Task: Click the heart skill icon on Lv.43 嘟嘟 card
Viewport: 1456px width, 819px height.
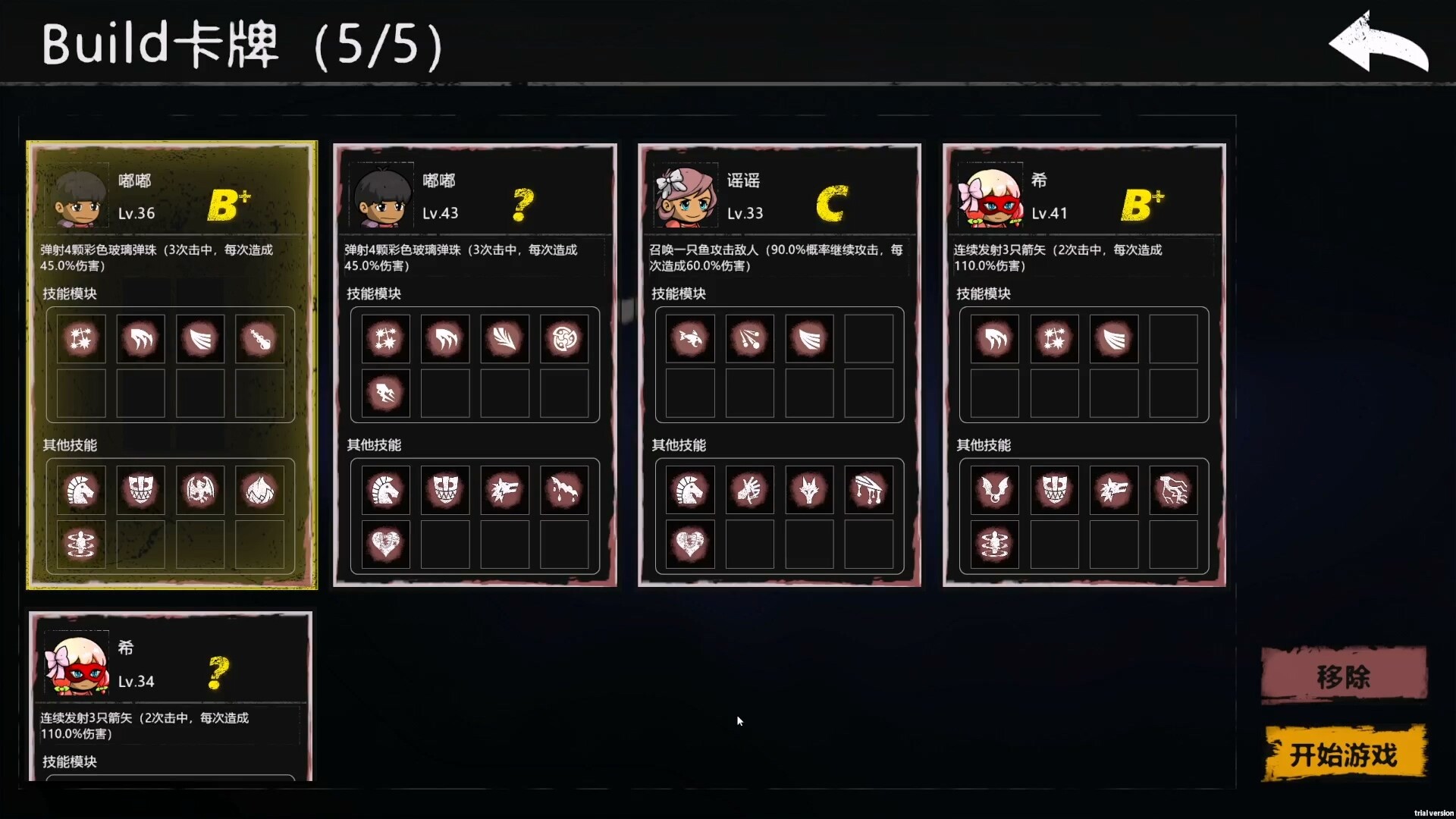Action: pos(386,544)
